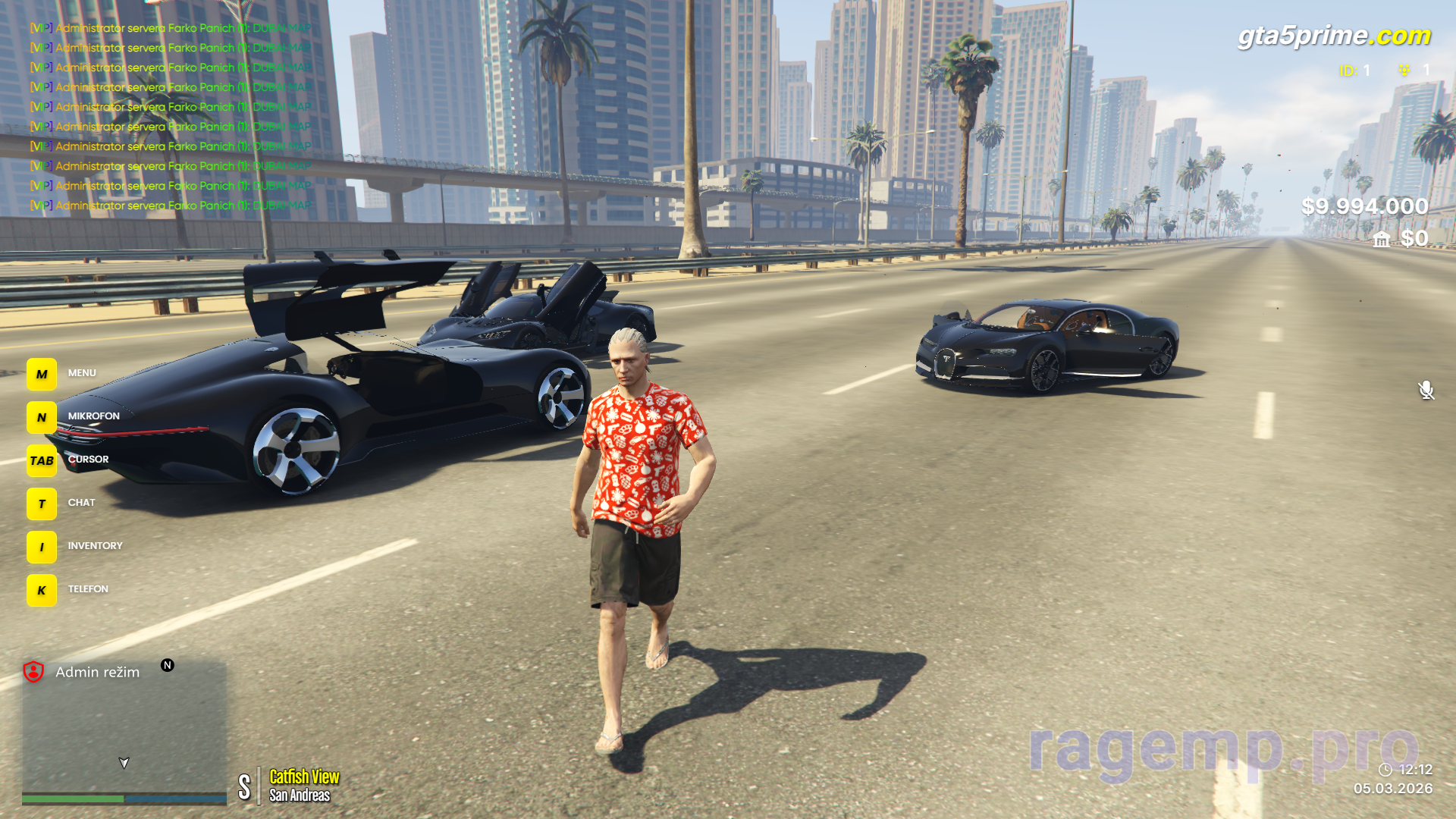Toggle the muted microphone icon
Viewport: 1456px width, 819px height.
pos(1426,390)
